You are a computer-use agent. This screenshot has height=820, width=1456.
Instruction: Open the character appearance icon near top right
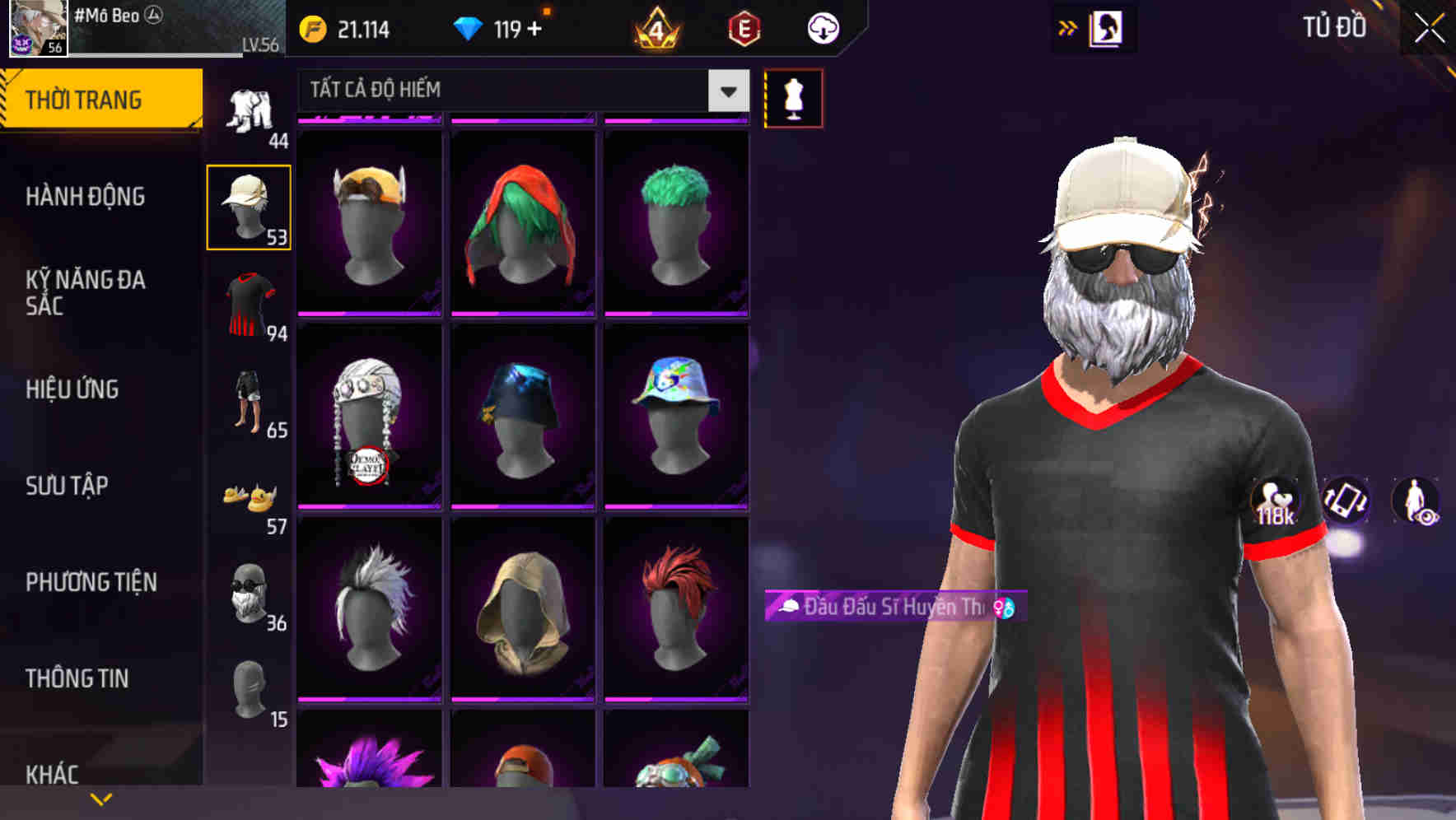pyautogui.click(x=1105, y=27)
